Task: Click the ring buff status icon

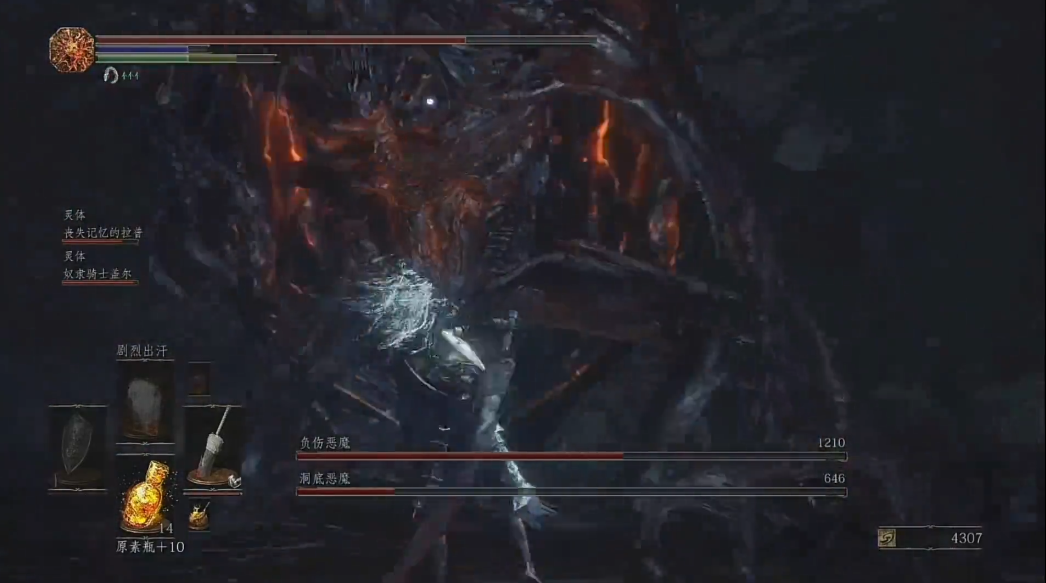Action: point(110,75)
